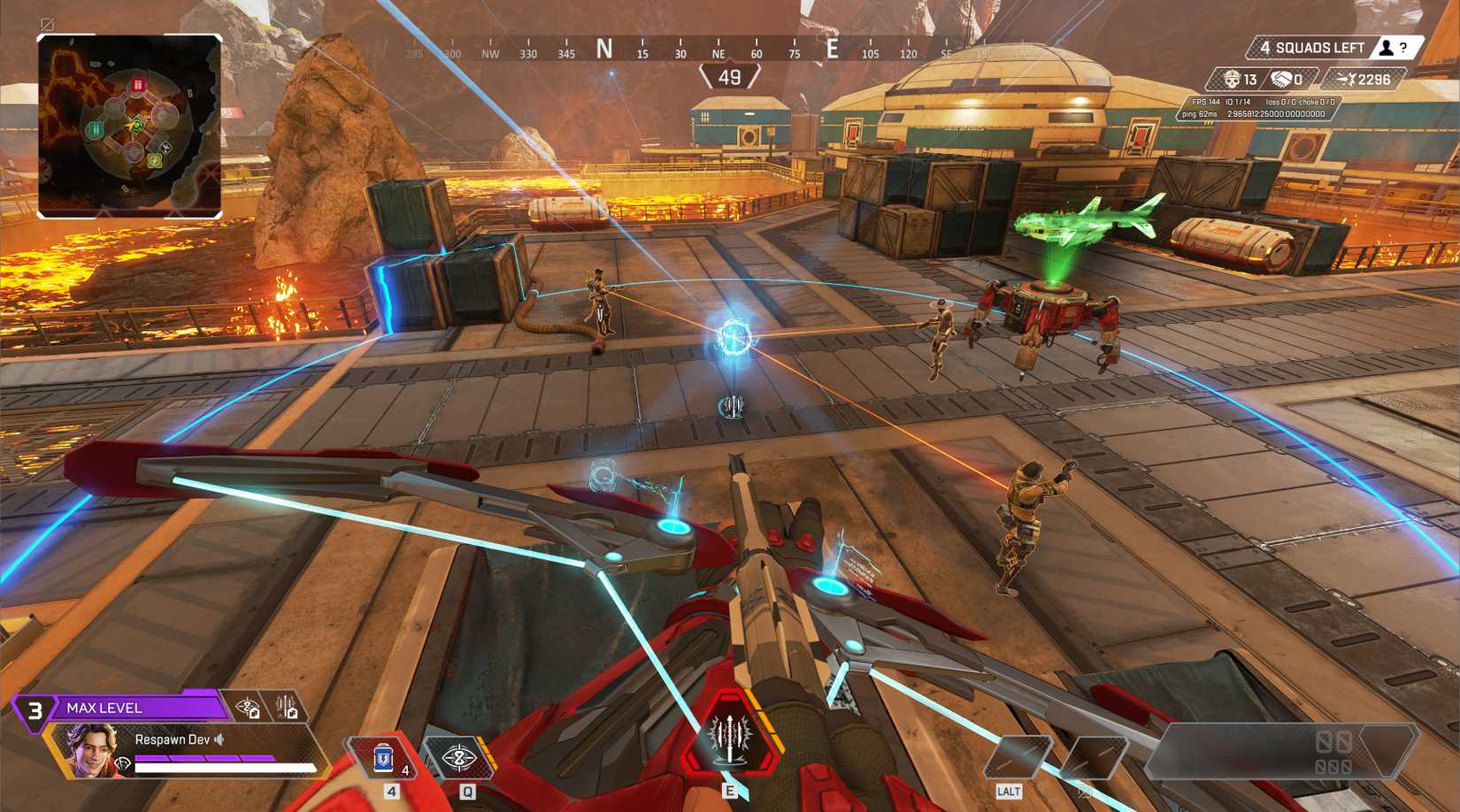The height and width of the screenshot is (812, 1460).
Task: Expand the minimap in the corner
Action: click(128, 124)
